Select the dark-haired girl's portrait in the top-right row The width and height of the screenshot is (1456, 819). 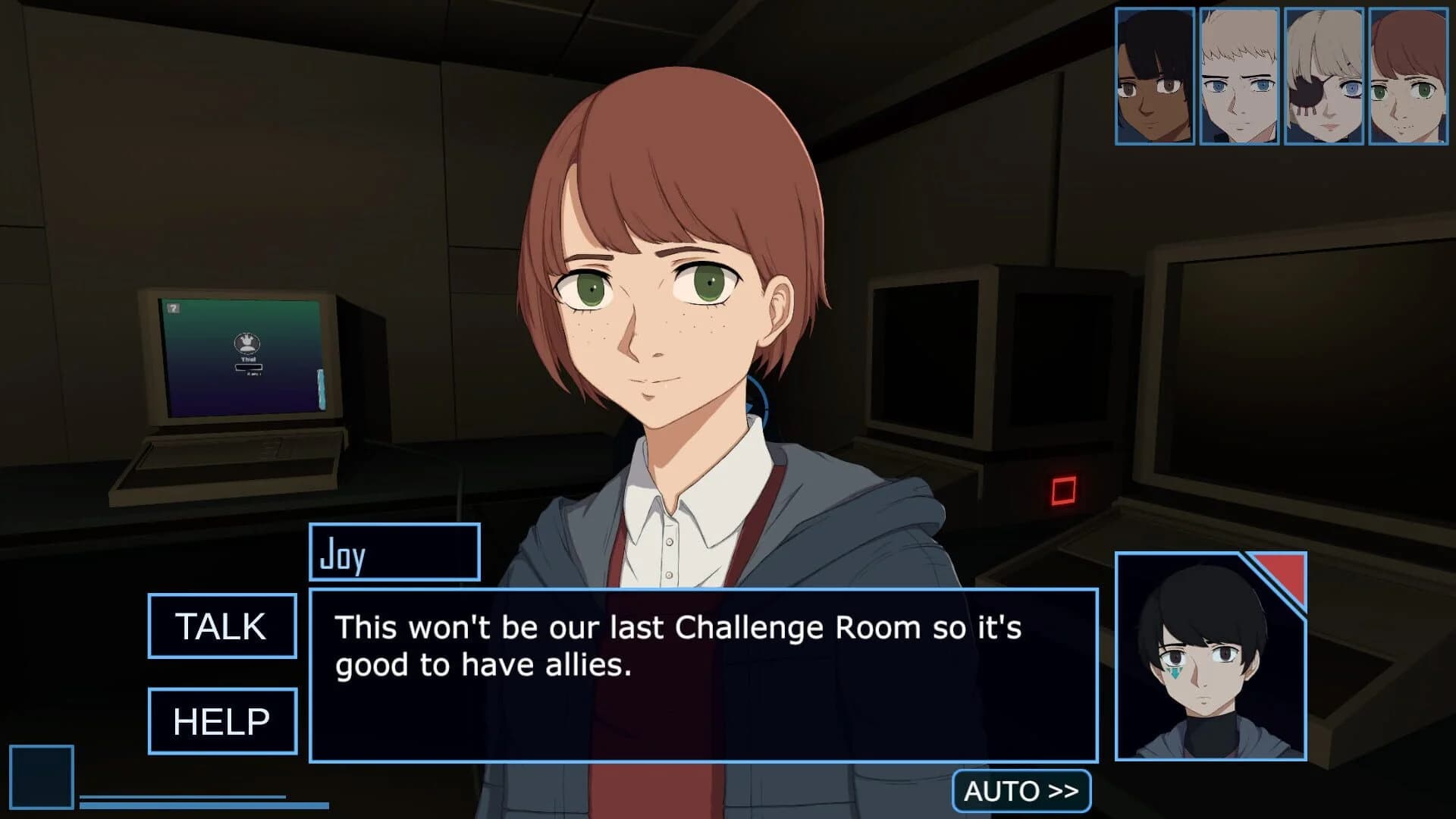1153,76
